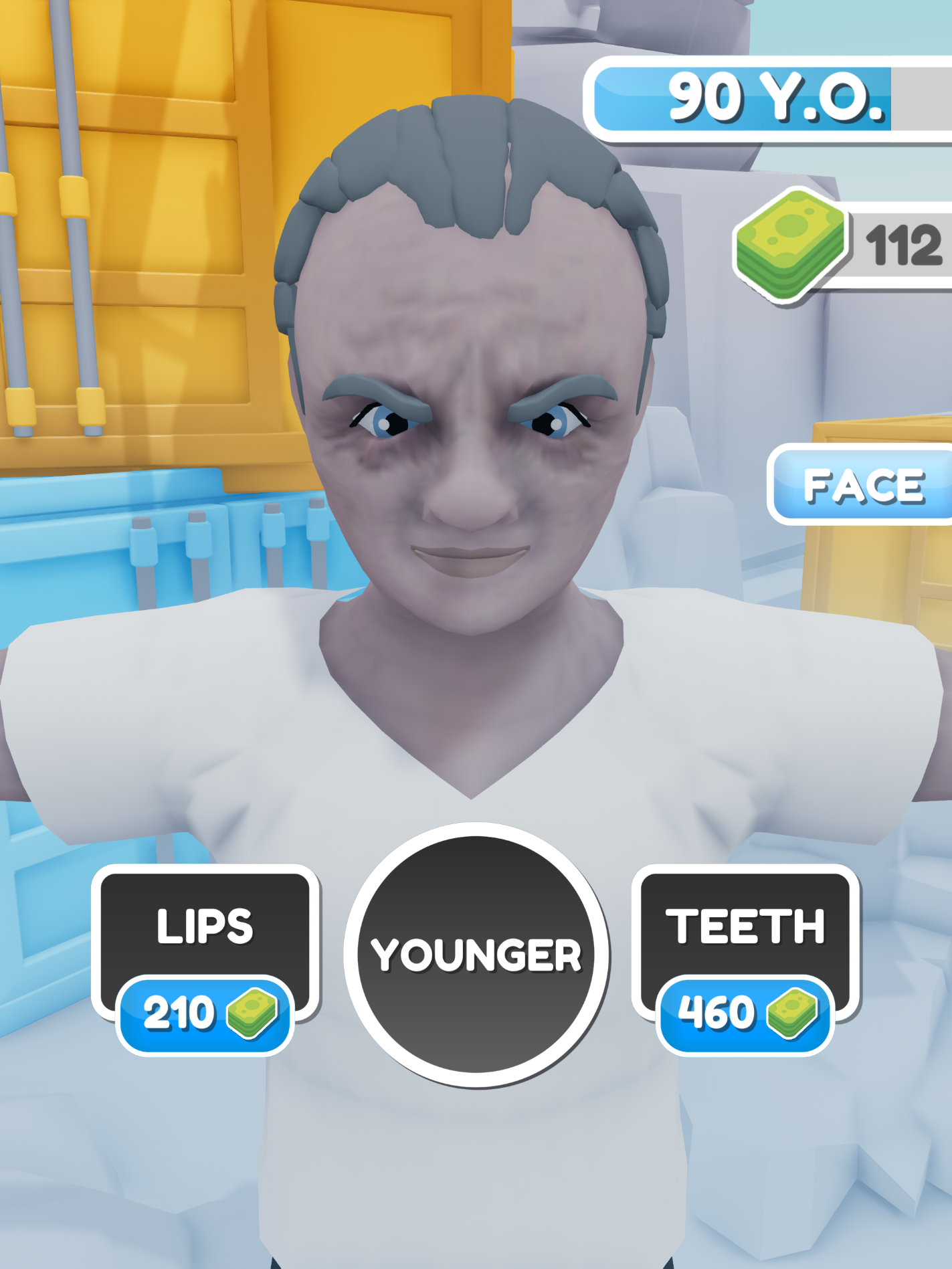Click the blue FACE label icon
Screen dimensions: 952x1269
(x=862, y=485)
